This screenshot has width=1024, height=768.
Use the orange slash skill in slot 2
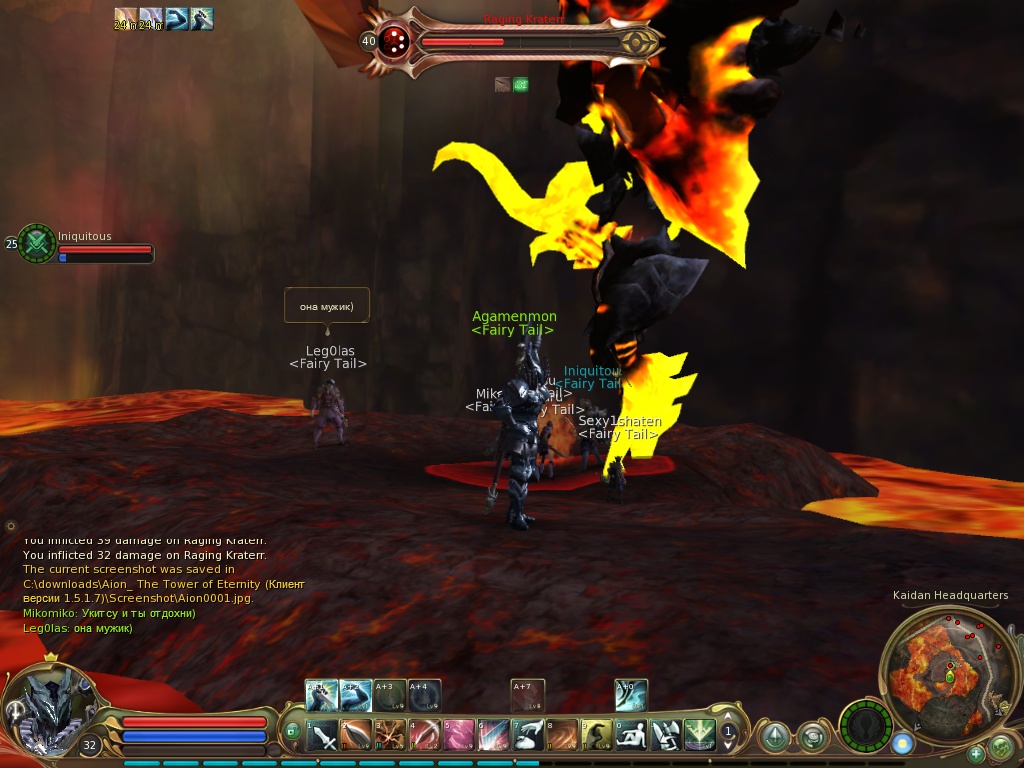[x=357, y=736]
